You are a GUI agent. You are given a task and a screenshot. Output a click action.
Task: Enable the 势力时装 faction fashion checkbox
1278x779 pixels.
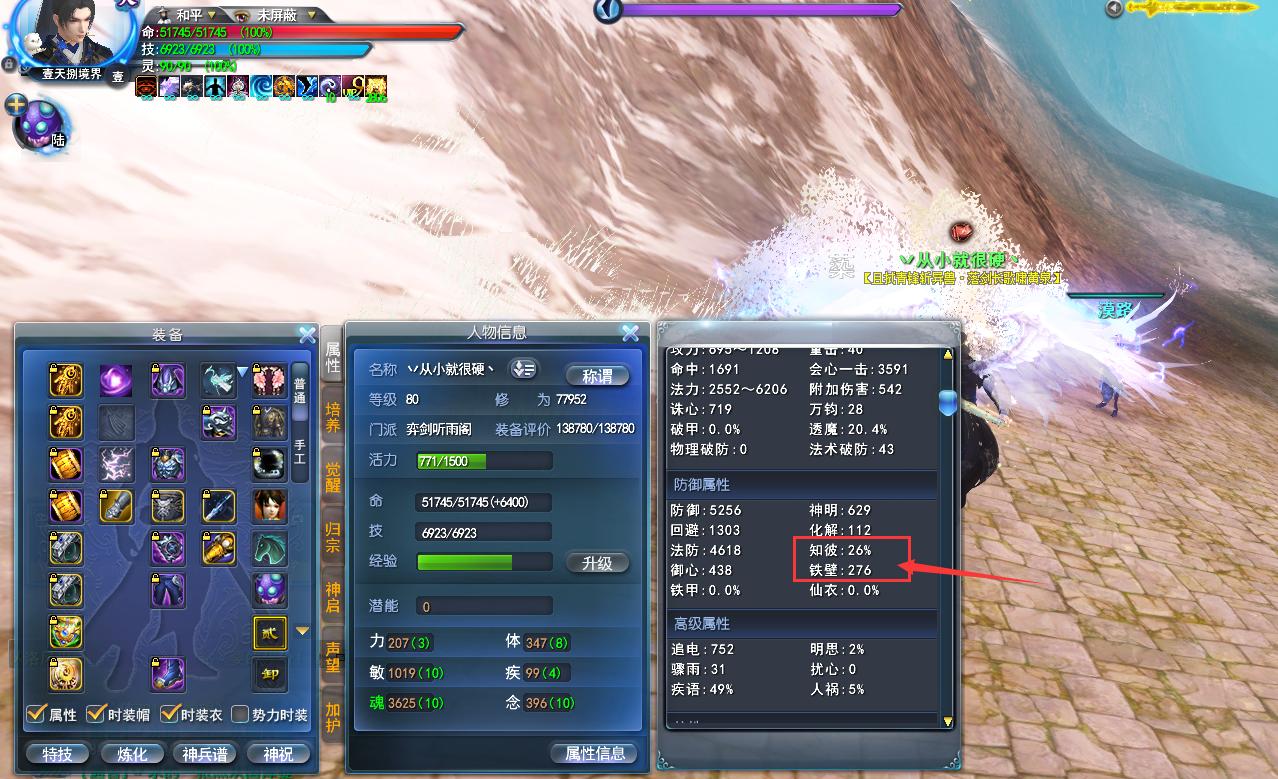click(240, 714)
